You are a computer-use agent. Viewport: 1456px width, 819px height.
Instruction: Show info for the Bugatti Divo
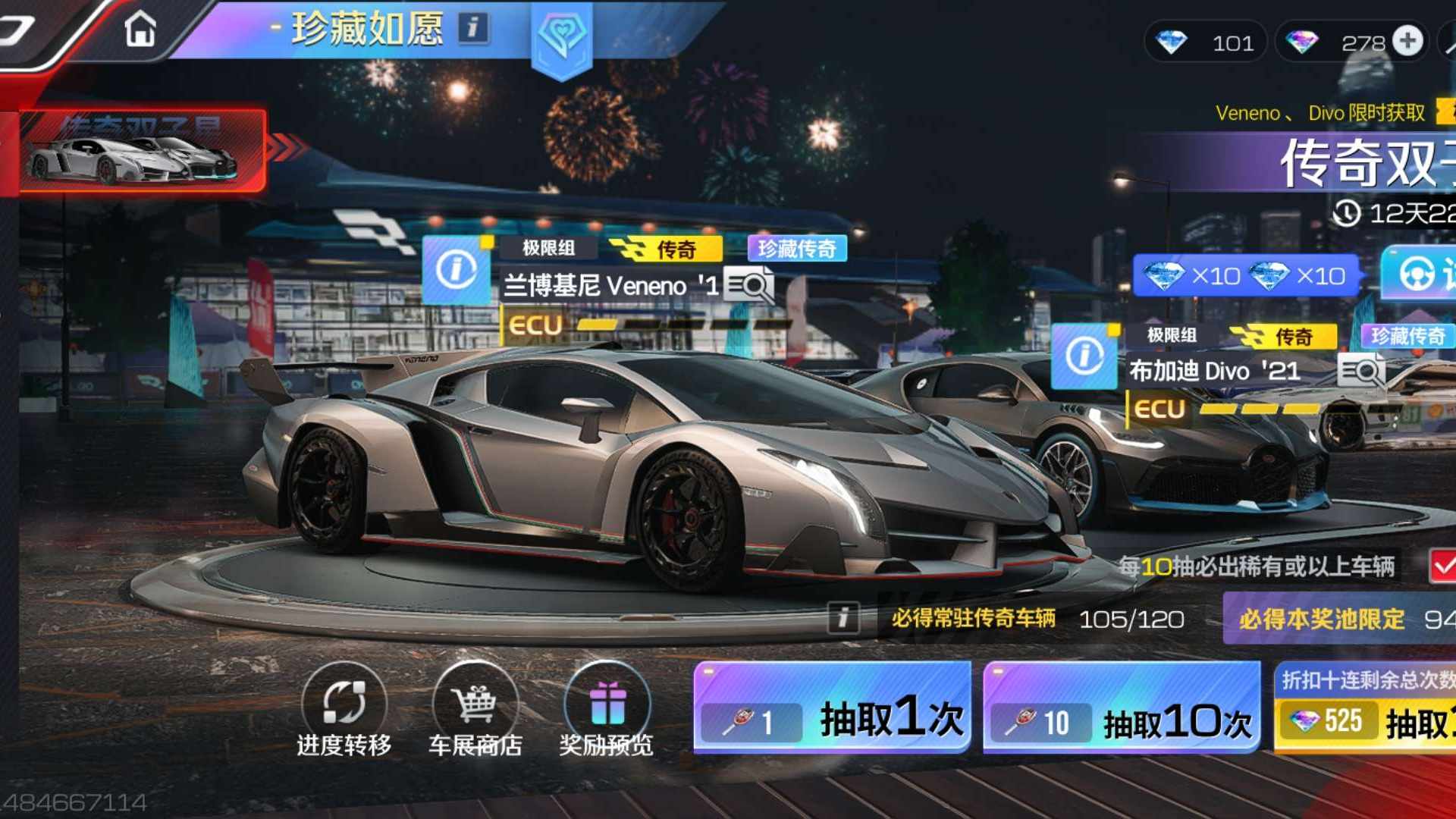pos(1084,355)
